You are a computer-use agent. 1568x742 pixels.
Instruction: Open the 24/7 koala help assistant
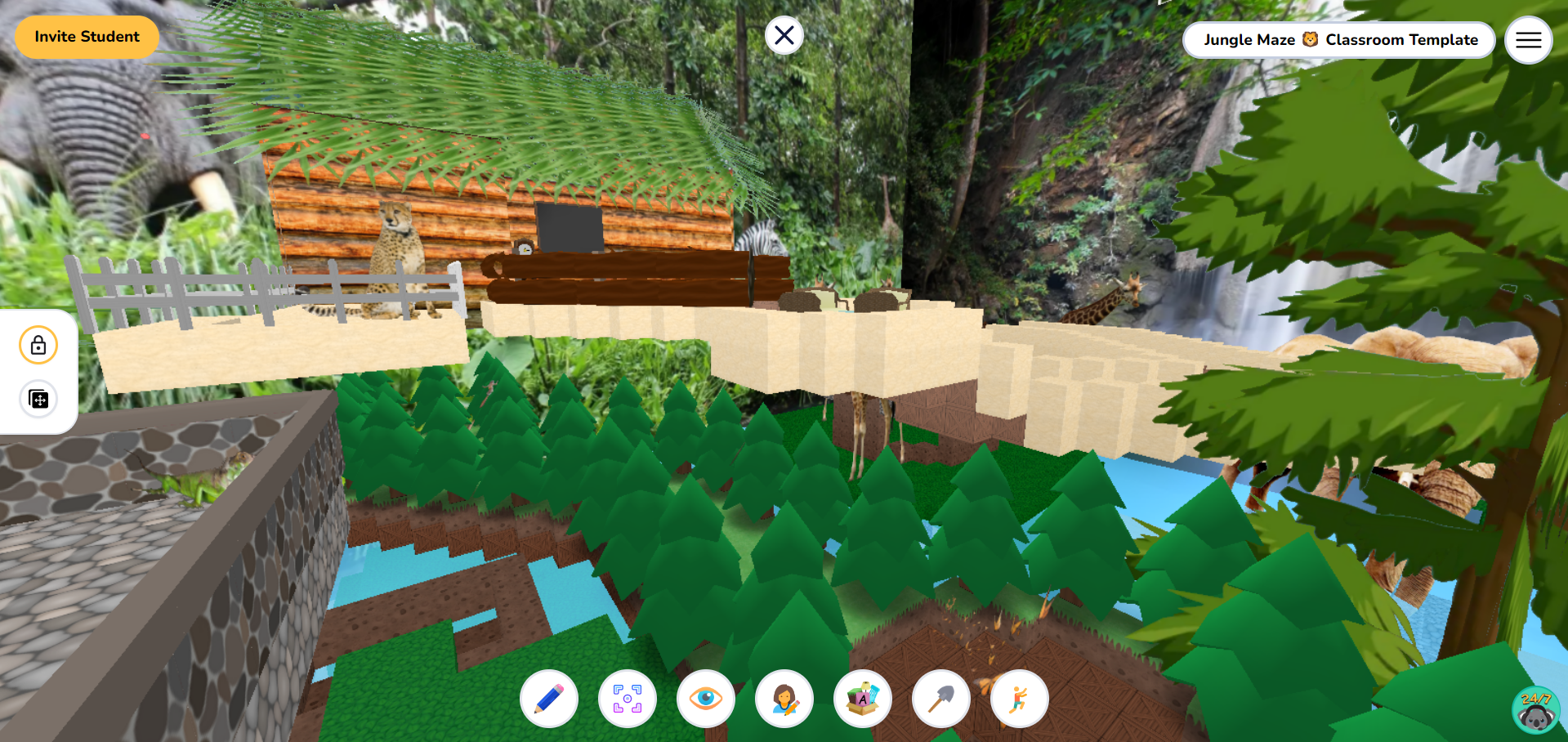1535,708
